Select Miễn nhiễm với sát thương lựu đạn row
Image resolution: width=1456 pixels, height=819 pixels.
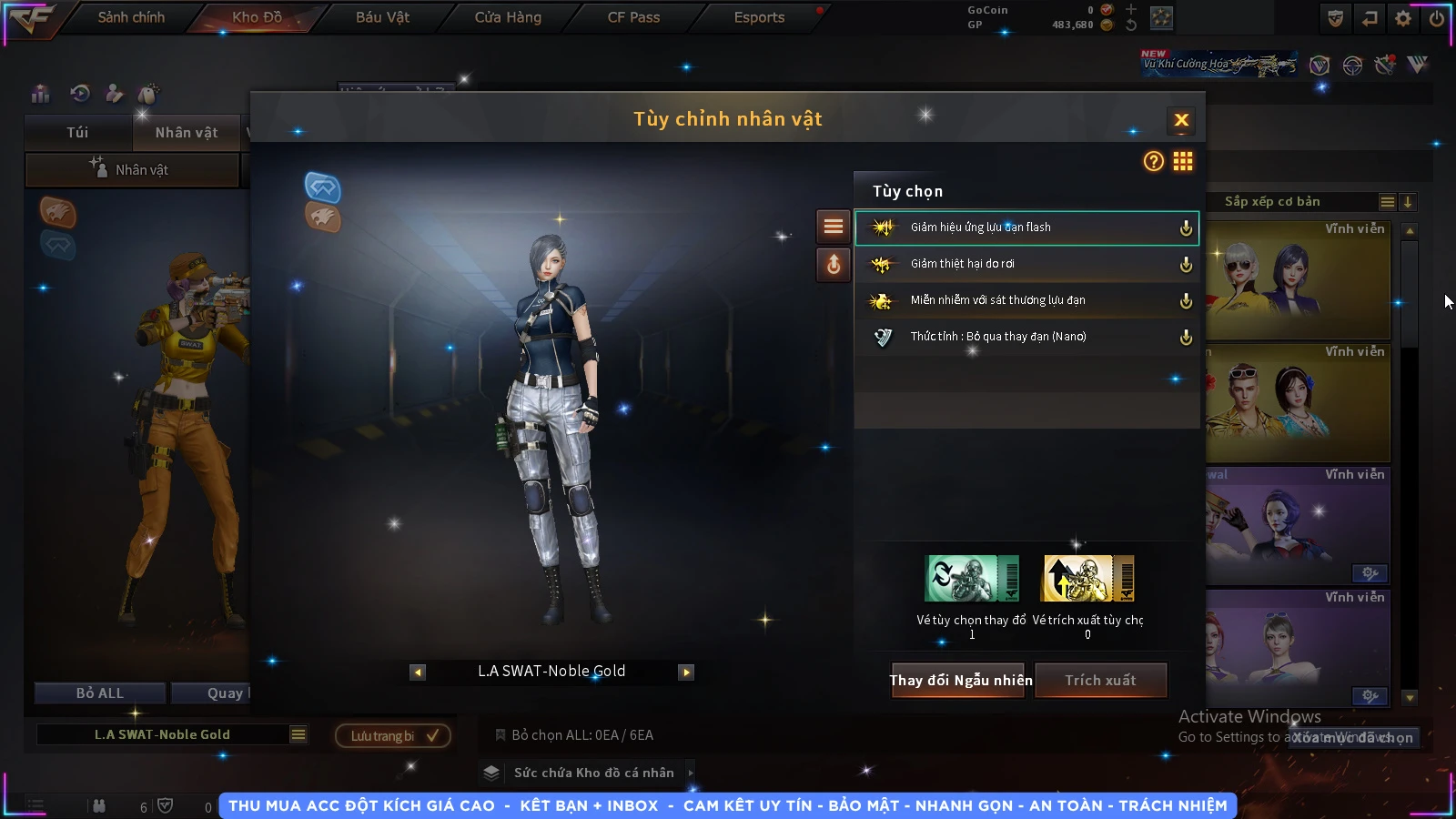tap(1026, 300)
